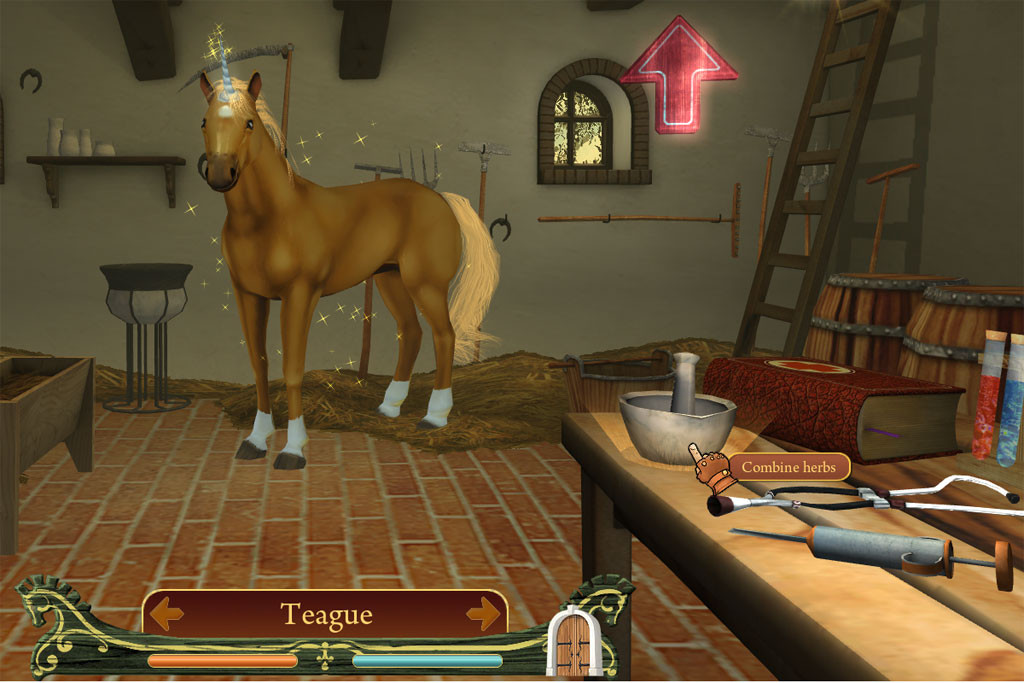Follow the red neon up arrow
The image size is (1024, 683).
click(x=678, y=75)
